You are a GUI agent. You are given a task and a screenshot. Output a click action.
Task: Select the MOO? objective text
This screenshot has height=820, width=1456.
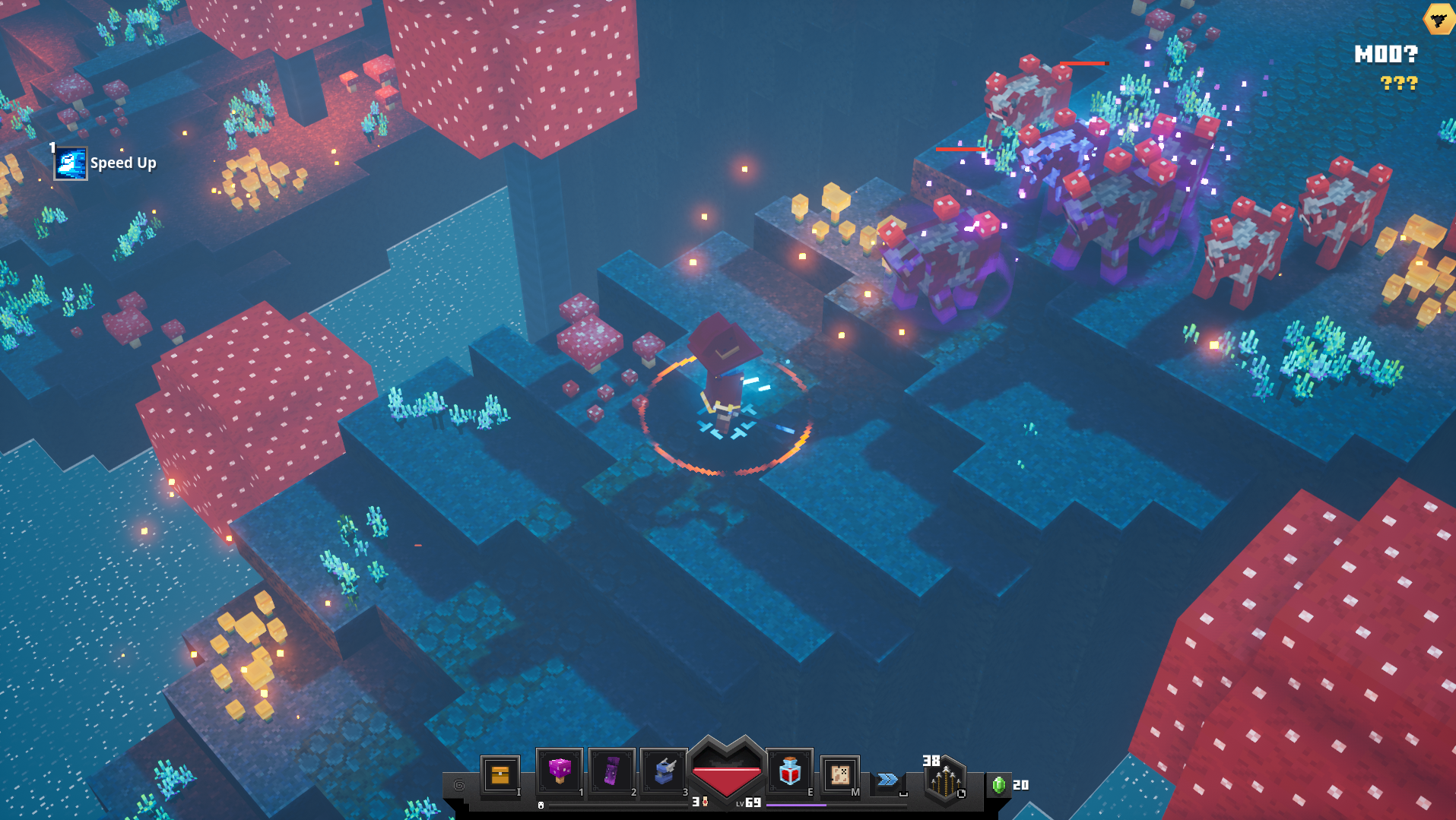coord(1385,54)
